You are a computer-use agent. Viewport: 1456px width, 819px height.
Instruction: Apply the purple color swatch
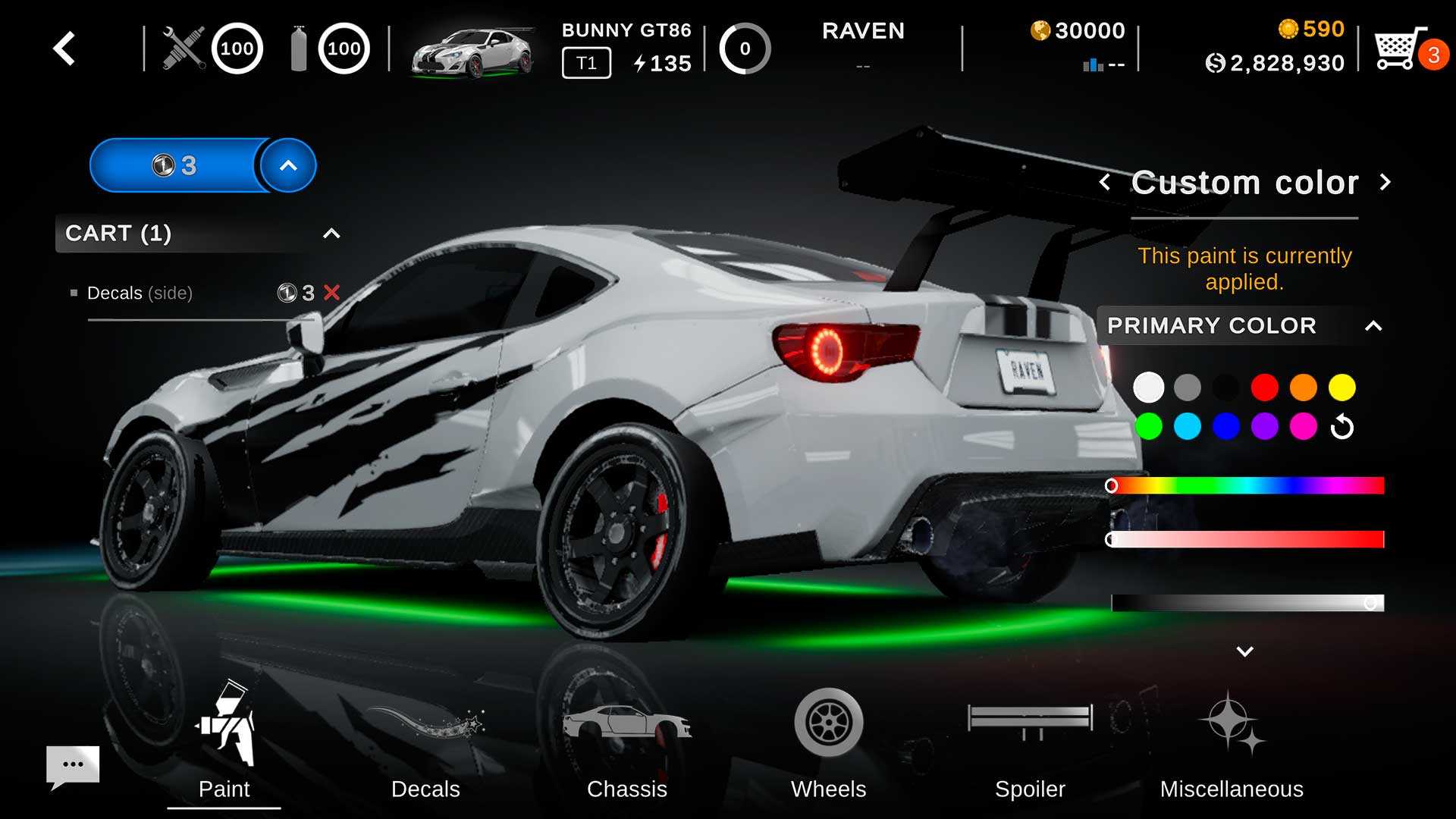point(1264,426)
